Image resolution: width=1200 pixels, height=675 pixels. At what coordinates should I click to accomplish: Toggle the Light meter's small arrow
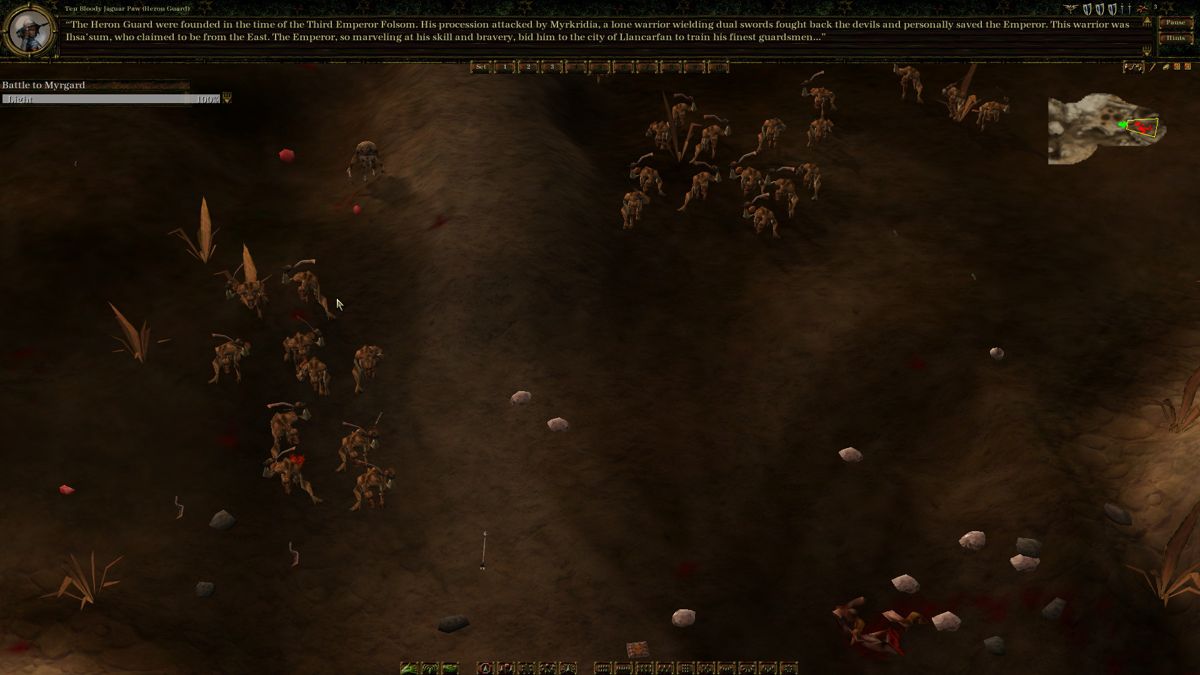pos(227,99)
